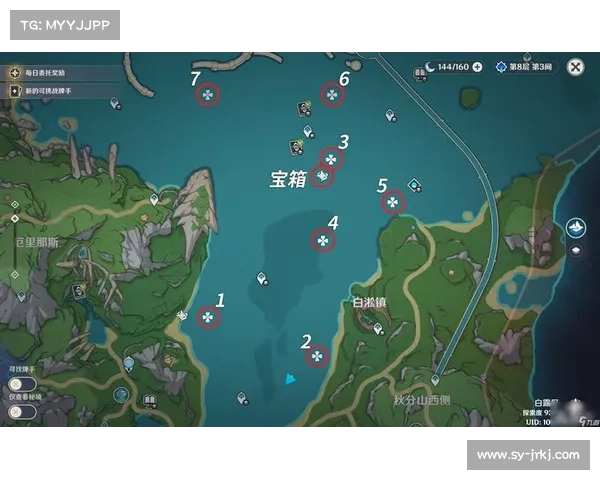Select map marker number 5
Image resolution: width=600 pixels, height=480 pixels.
(393, 202)
